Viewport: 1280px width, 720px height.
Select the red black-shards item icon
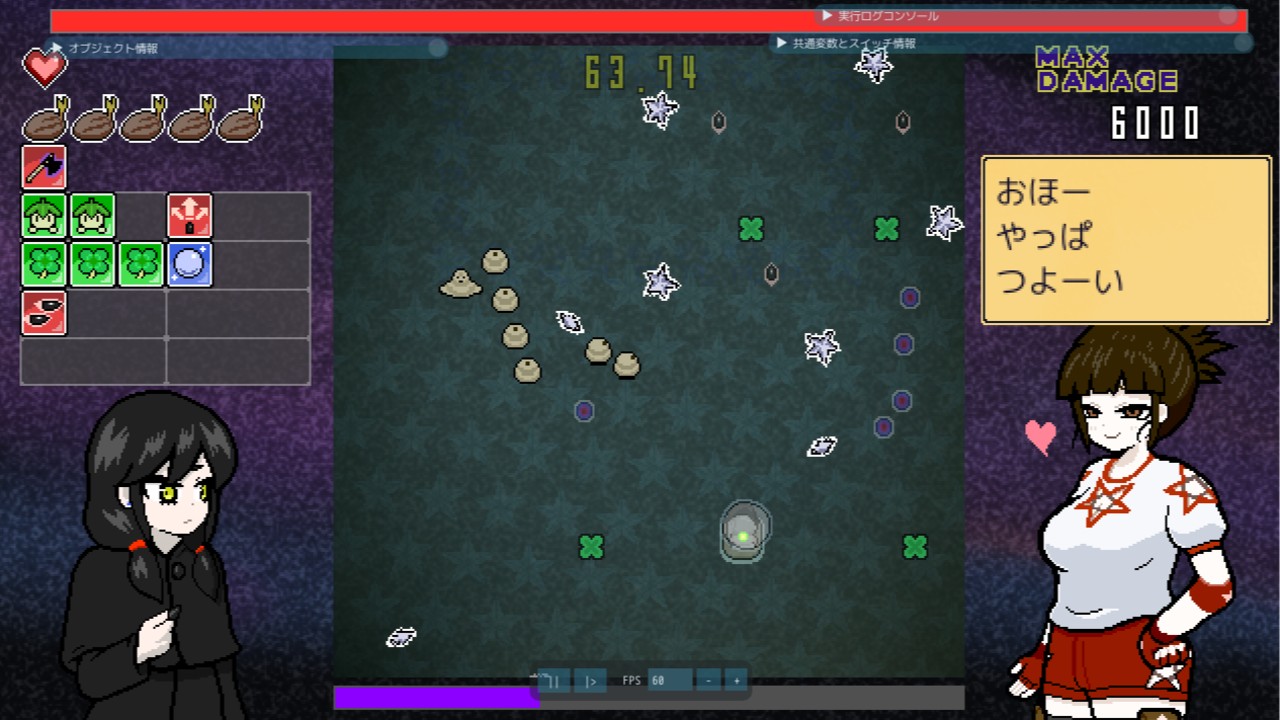coord(44,313)
